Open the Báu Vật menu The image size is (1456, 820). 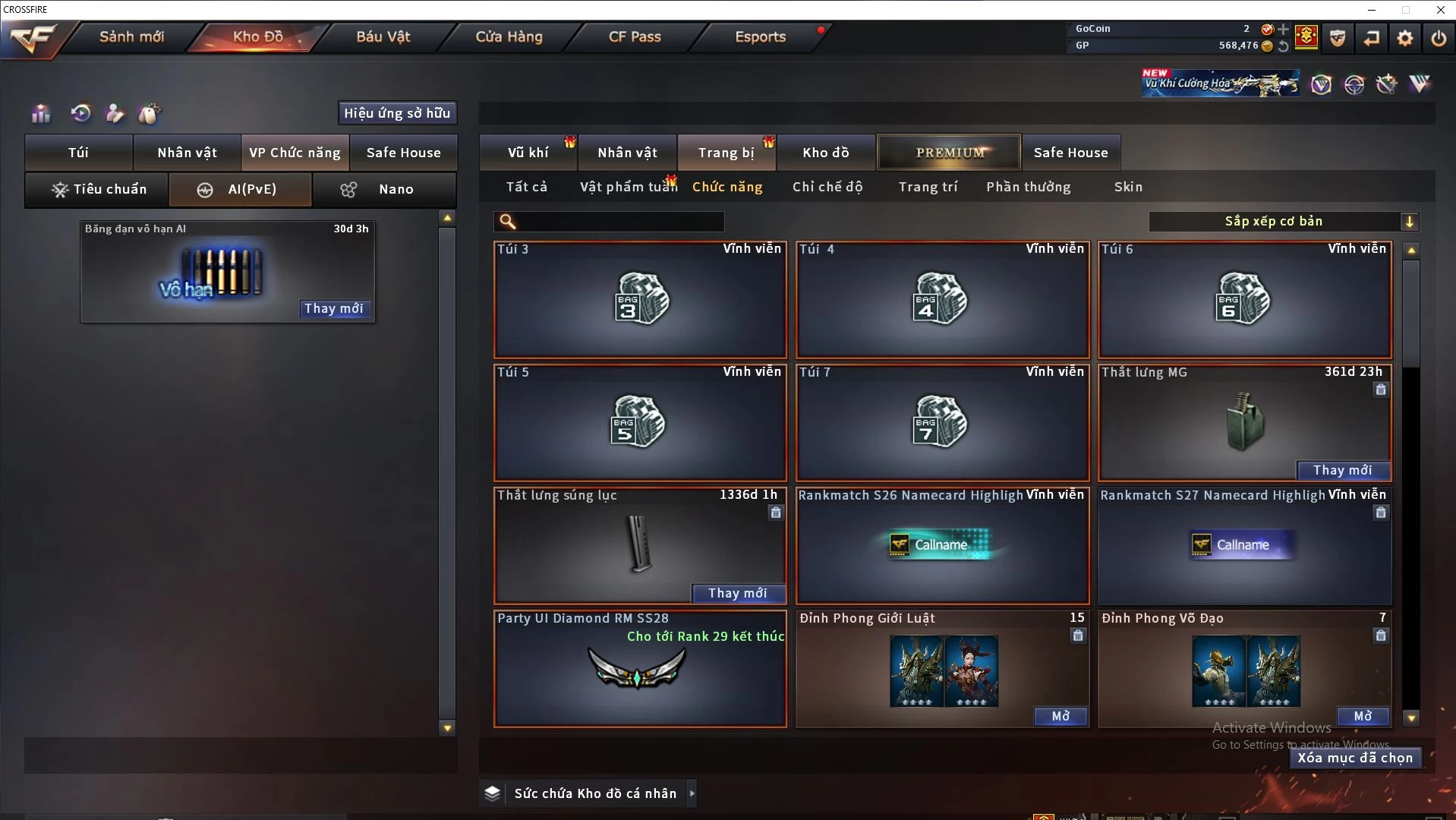383,36
